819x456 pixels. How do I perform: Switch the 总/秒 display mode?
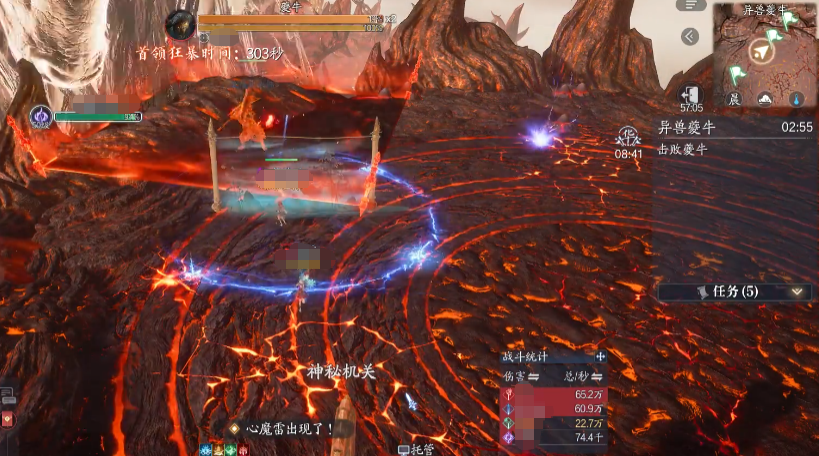point(585,376)
